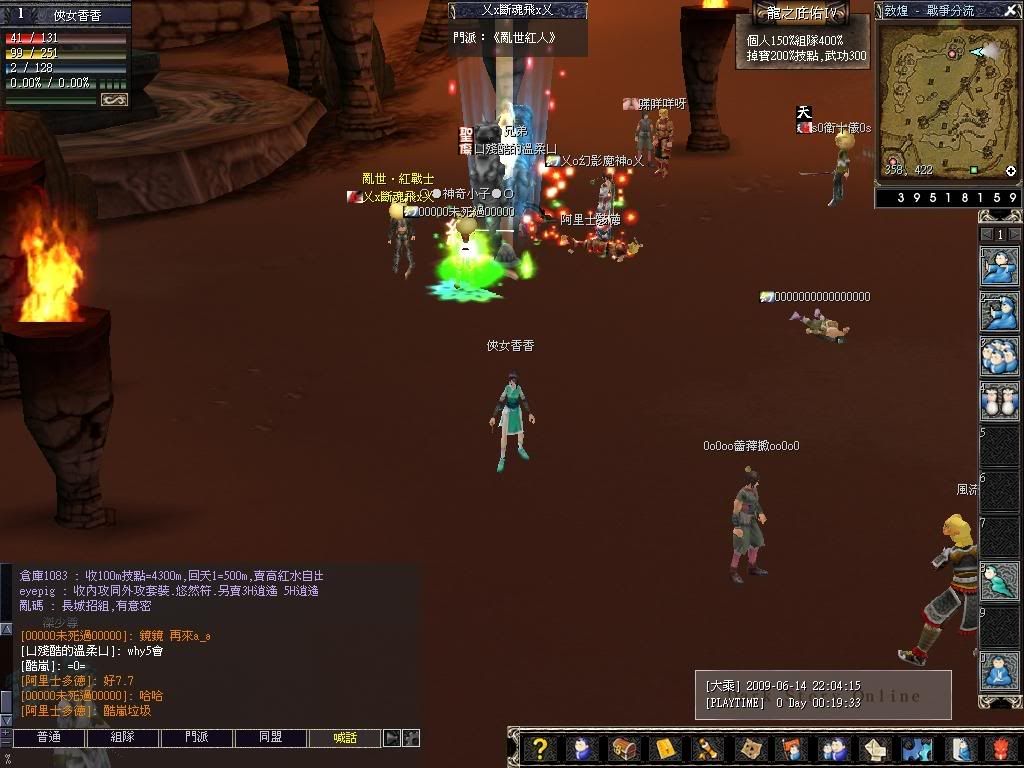Click the red demon mask icon
Screen dimensions: 1024x768
pos(1001,749)
